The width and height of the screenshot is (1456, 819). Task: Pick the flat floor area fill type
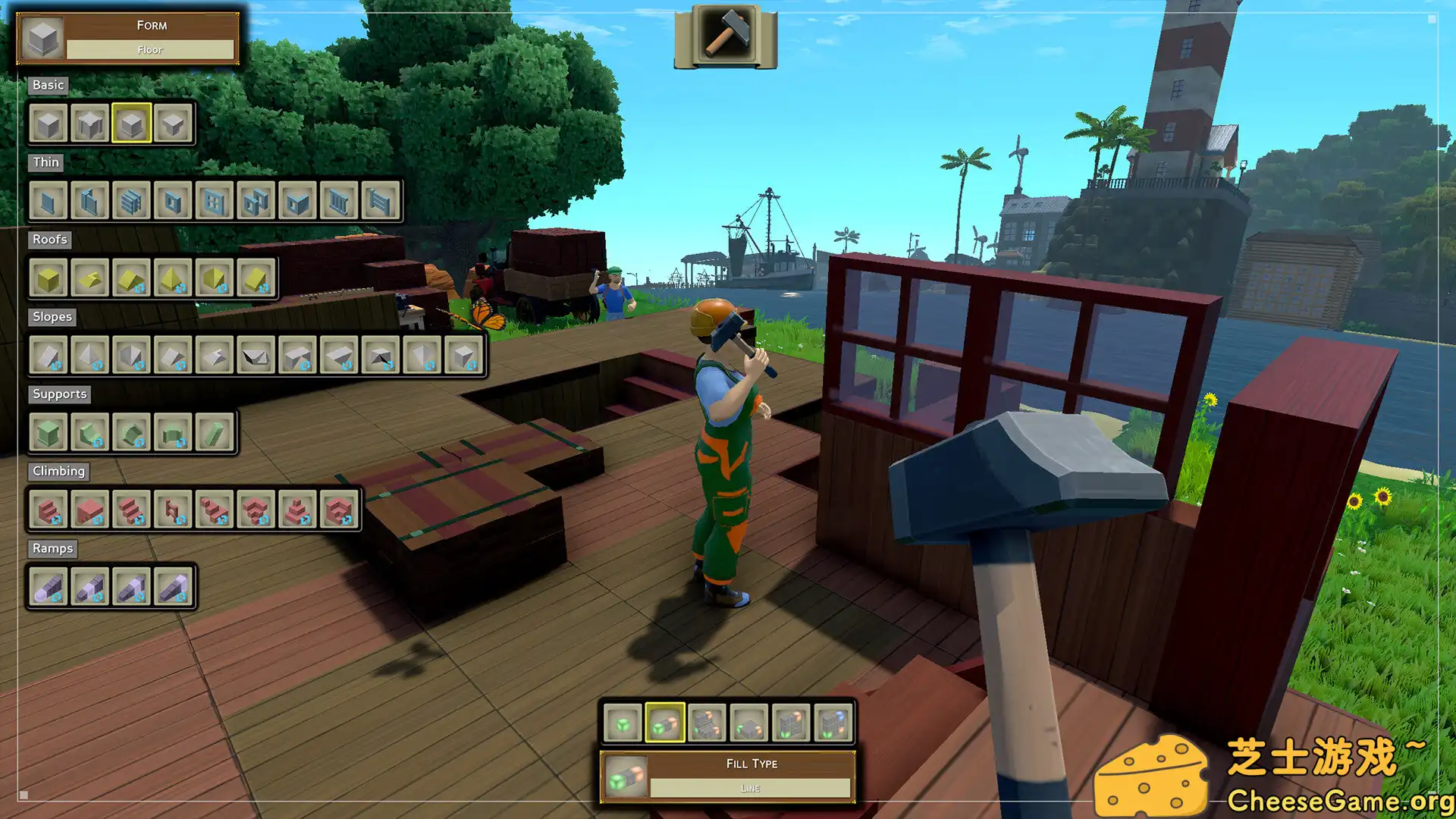[749, 723]
